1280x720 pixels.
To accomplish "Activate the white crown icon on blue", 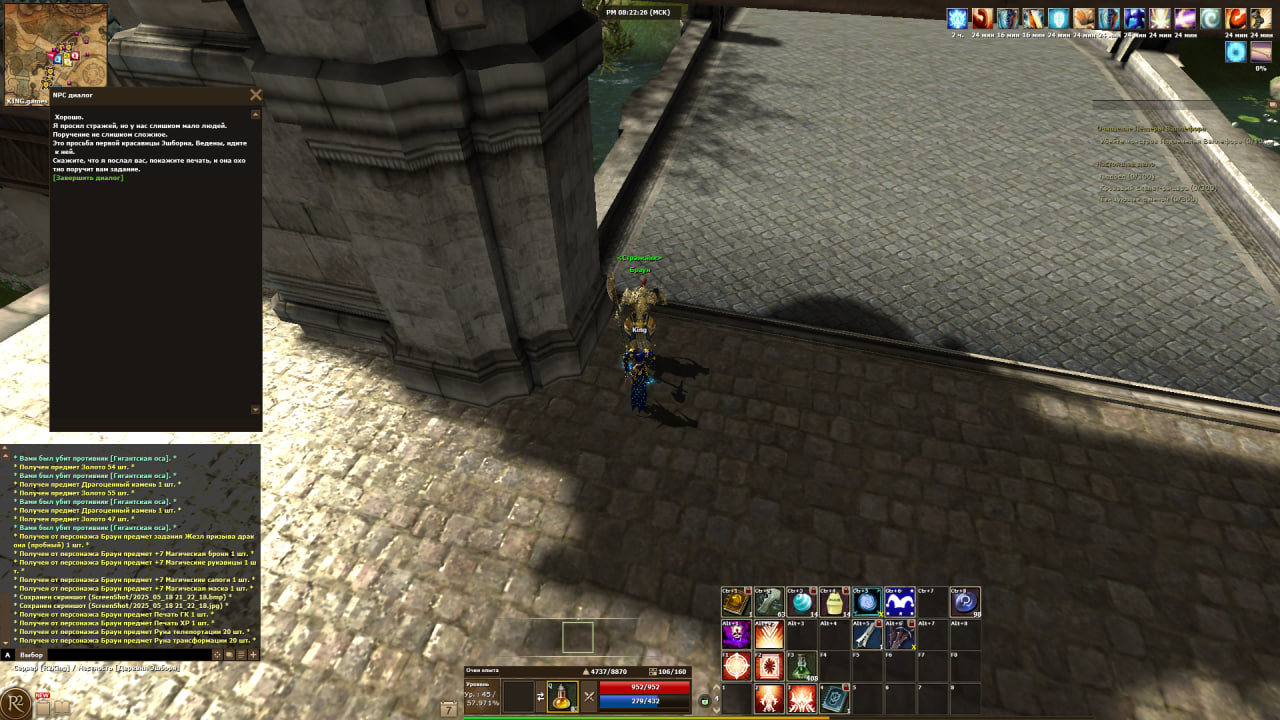I will pos(899,602).
